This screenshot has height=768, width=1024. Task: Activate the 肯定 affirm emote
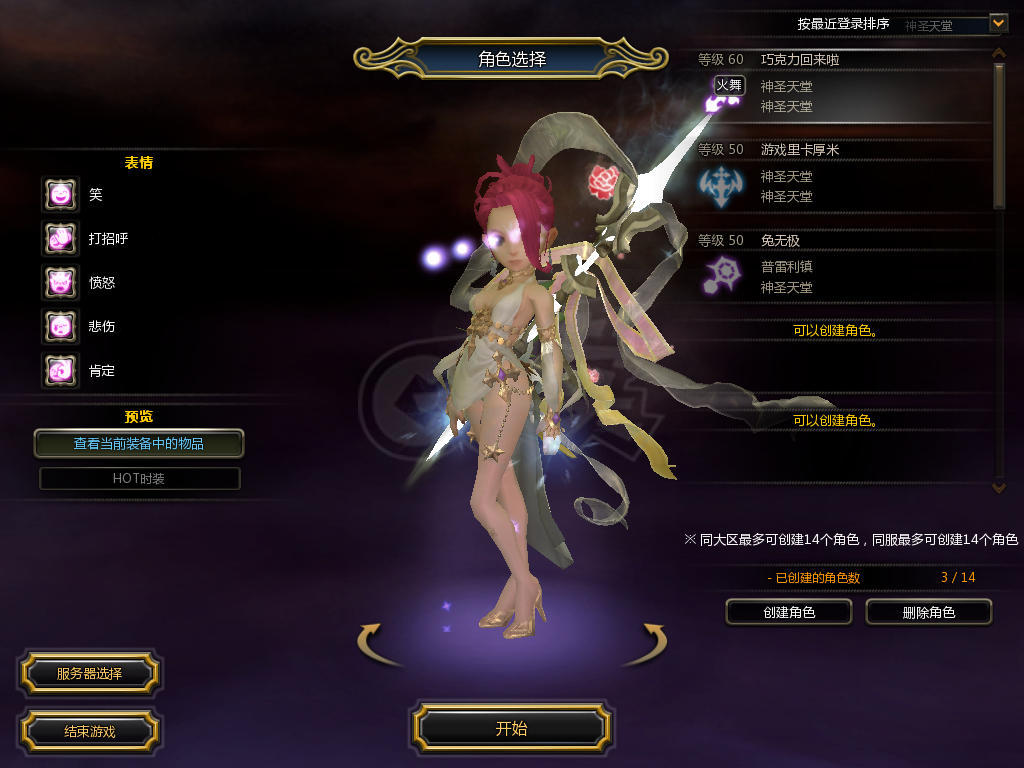tap(60, 371)
